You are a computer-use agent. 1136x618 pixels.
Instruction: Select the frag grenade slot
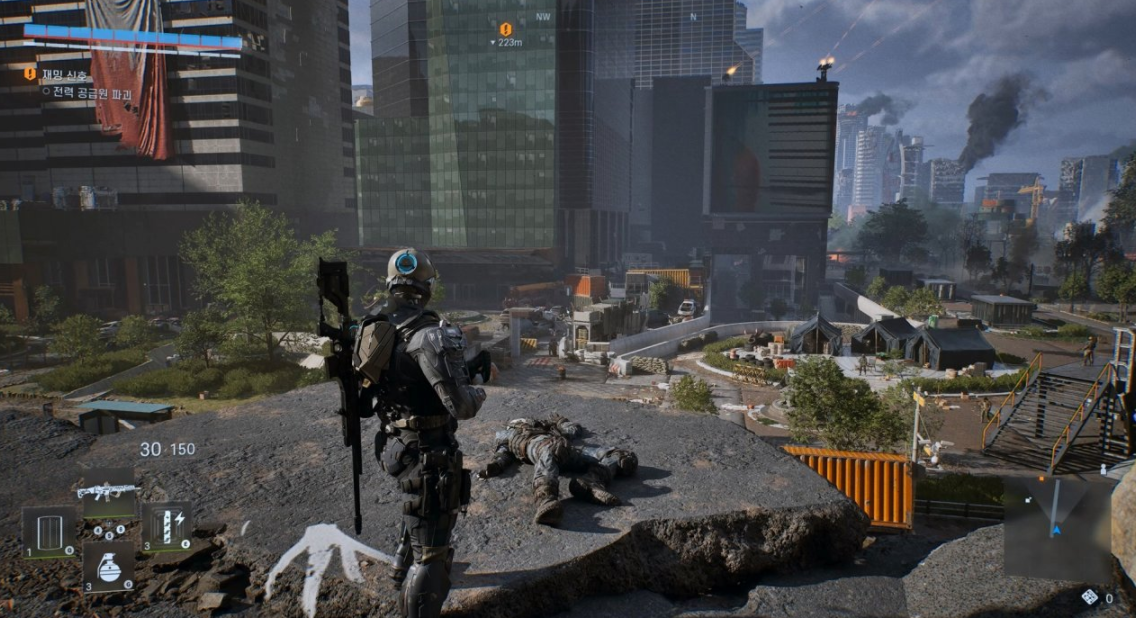pyautogui.click(x=108, y=568)
